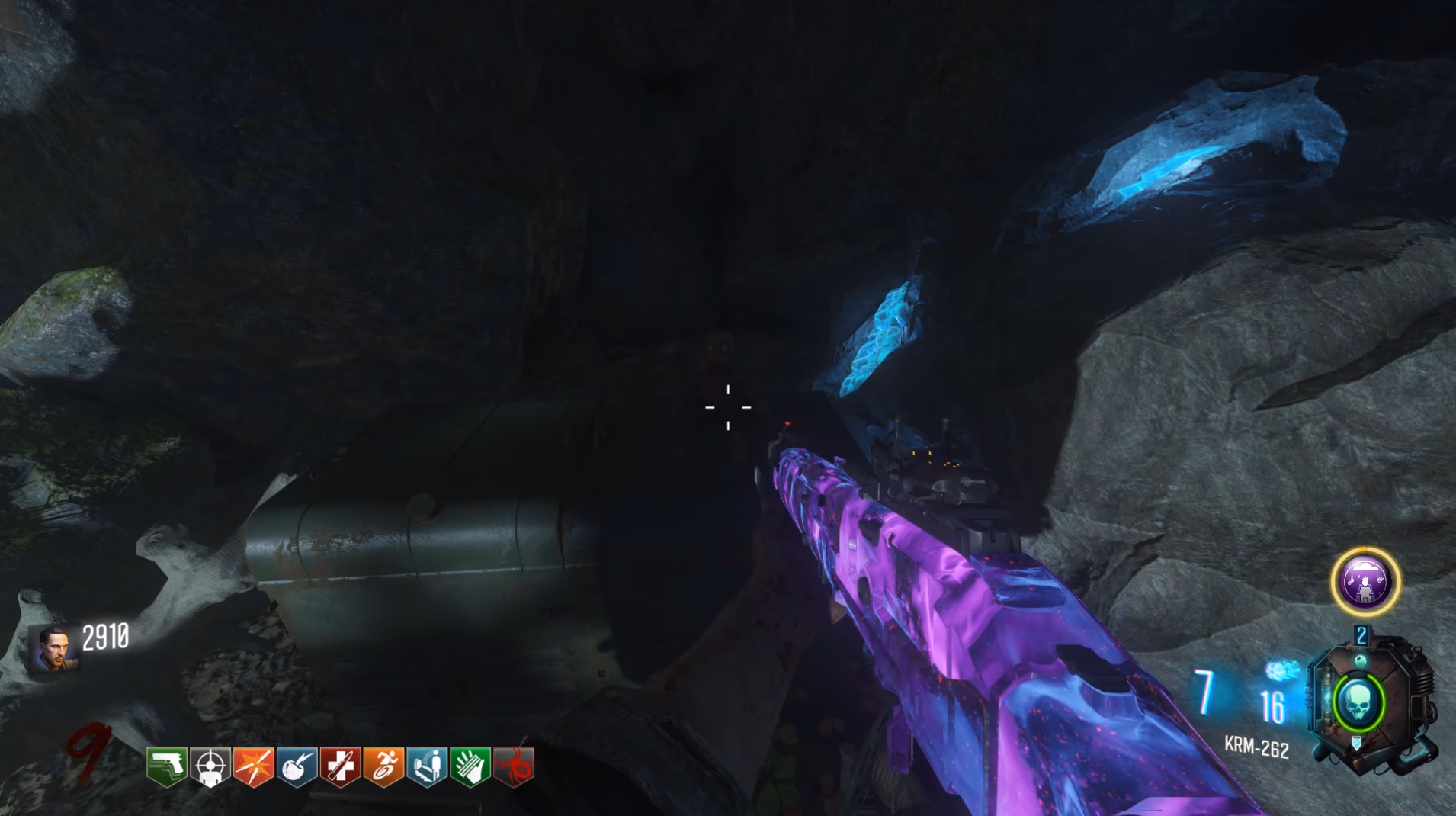The height and width of the screenshot is (816, 1456).
Task: Click the Deadshot crosshair perk icon
Action: (x=210, y=766)
